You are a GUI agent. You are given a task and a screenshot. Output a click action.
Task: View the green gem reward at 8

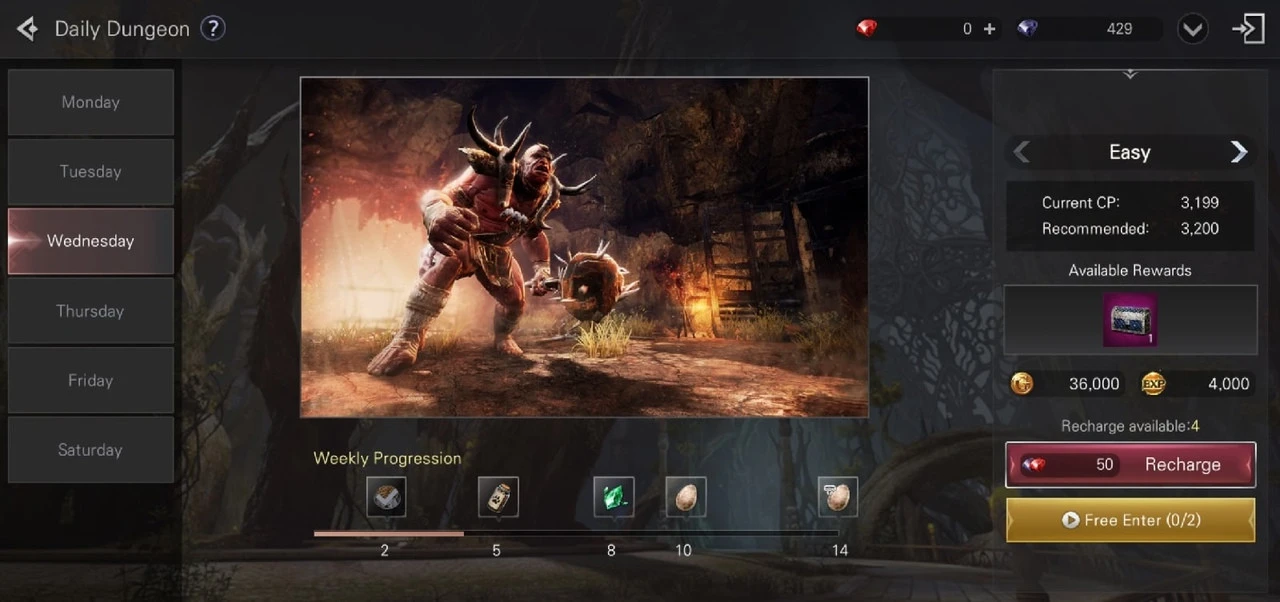coord(613,497)
